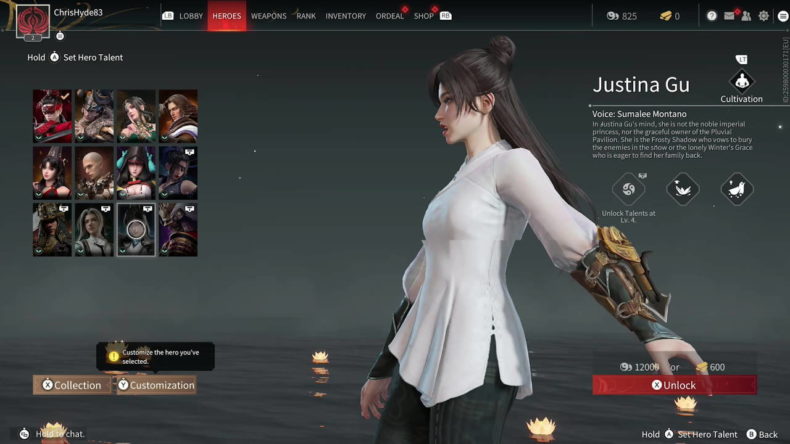Switch to the Weapons tab
The height and width of the screenshot is (444, 790).
[x=268, y=16]
